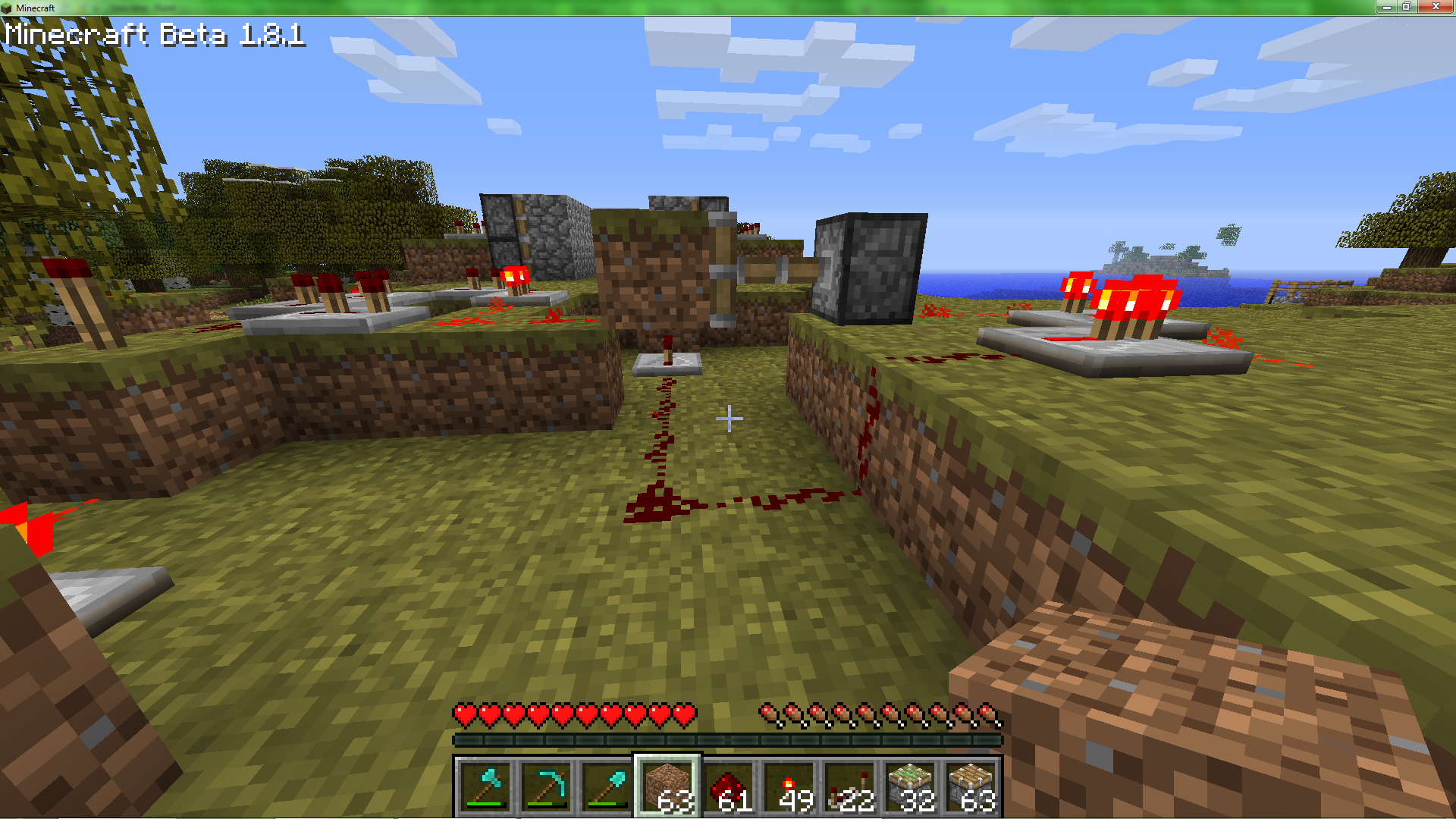Click the Minecraft grass-block icon in title bar
This screenshot has width=1456, height=819.
pyautogui.click(x=8, y=8)
